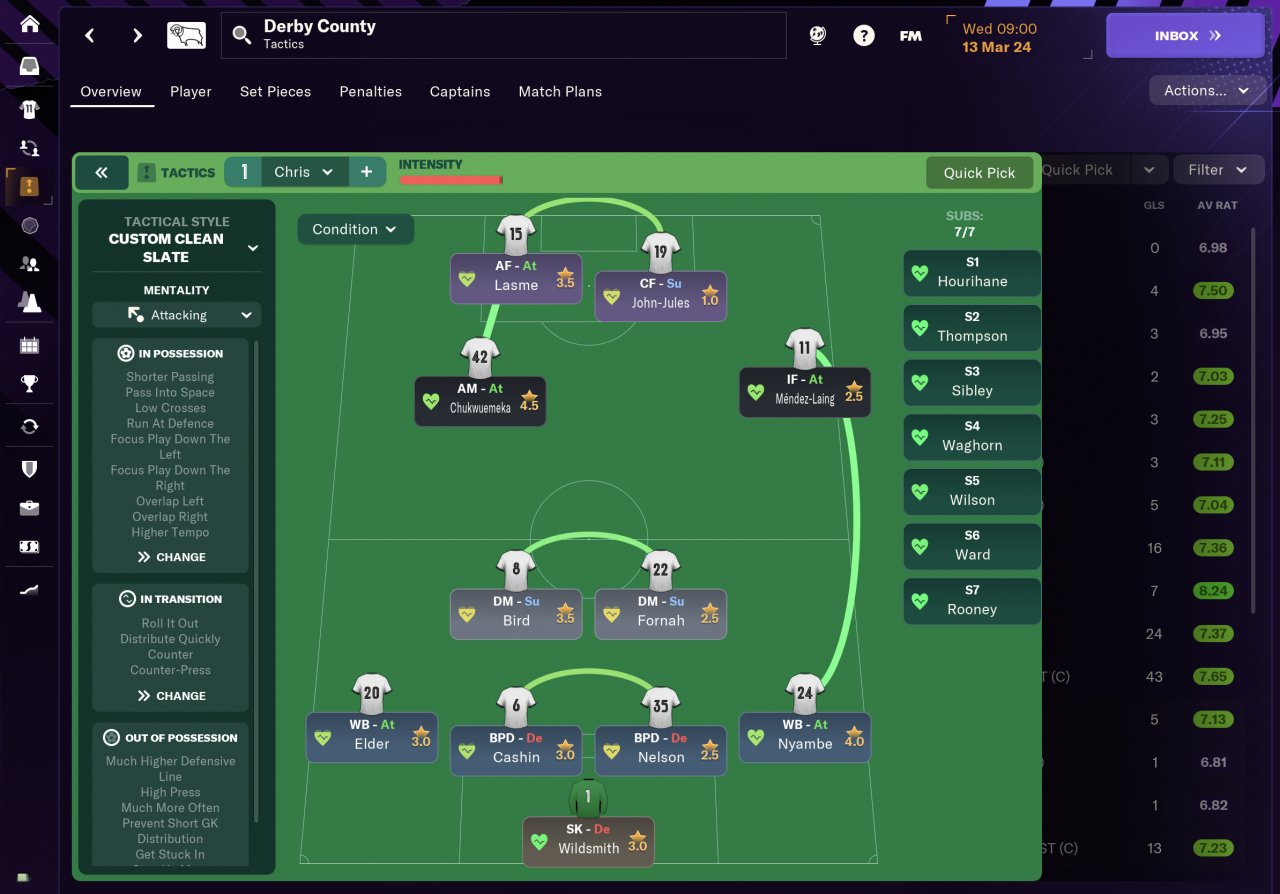The height and width of the screenshot is (894, 1280).
Task: Go back to the previous screen
Action: (x=90, y=36)
